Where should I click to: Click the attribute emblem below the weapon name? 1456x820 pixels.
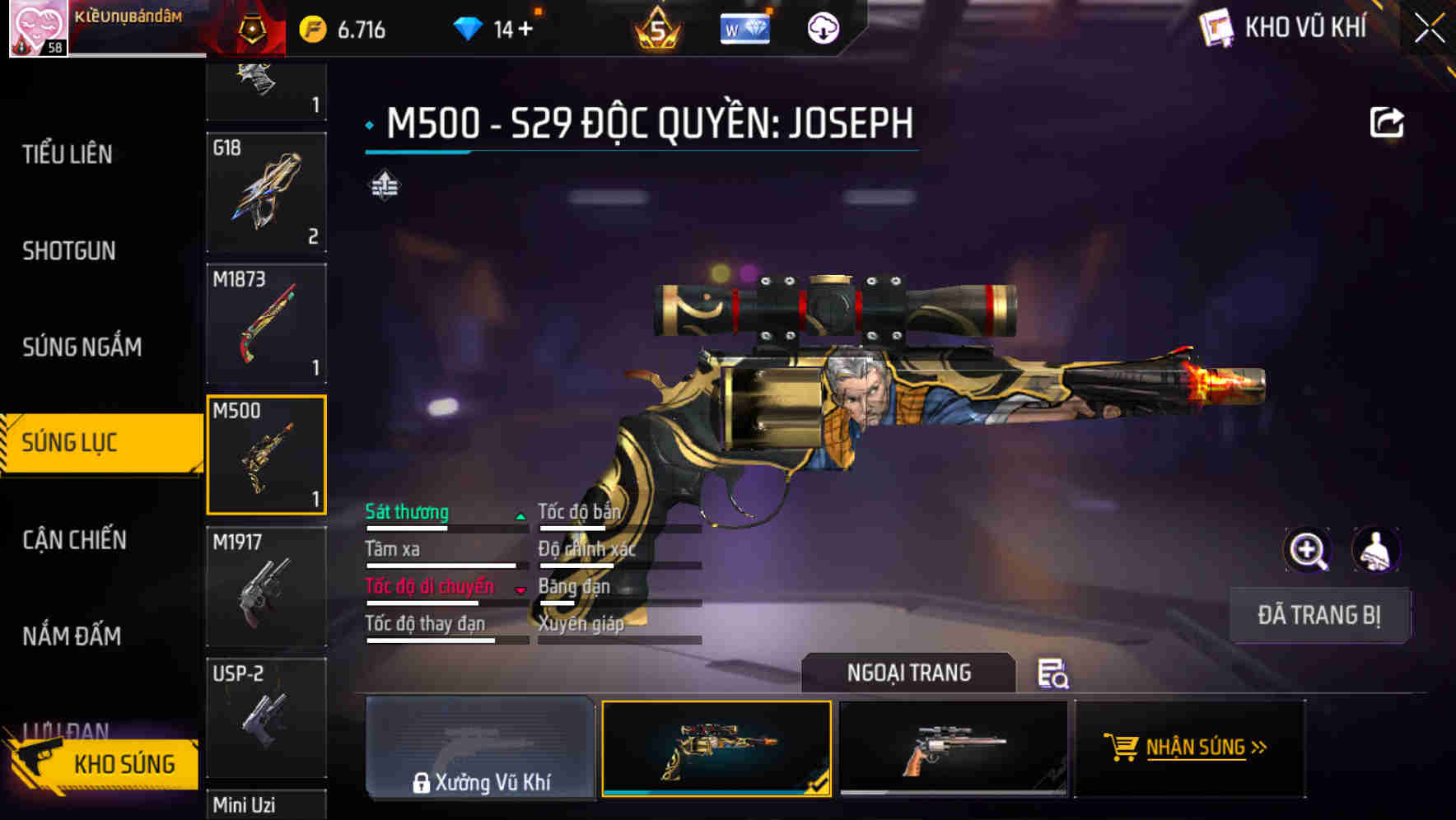click(384, 186)
